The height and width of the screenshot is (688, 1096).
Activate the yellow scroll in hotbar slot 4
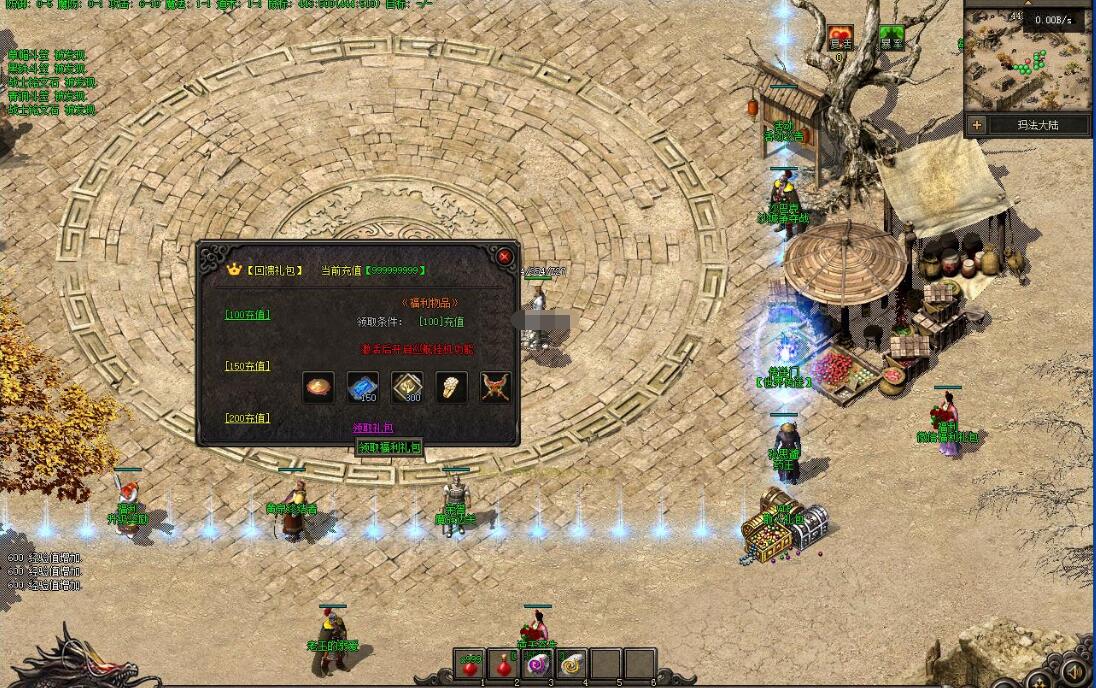point(571,664)
